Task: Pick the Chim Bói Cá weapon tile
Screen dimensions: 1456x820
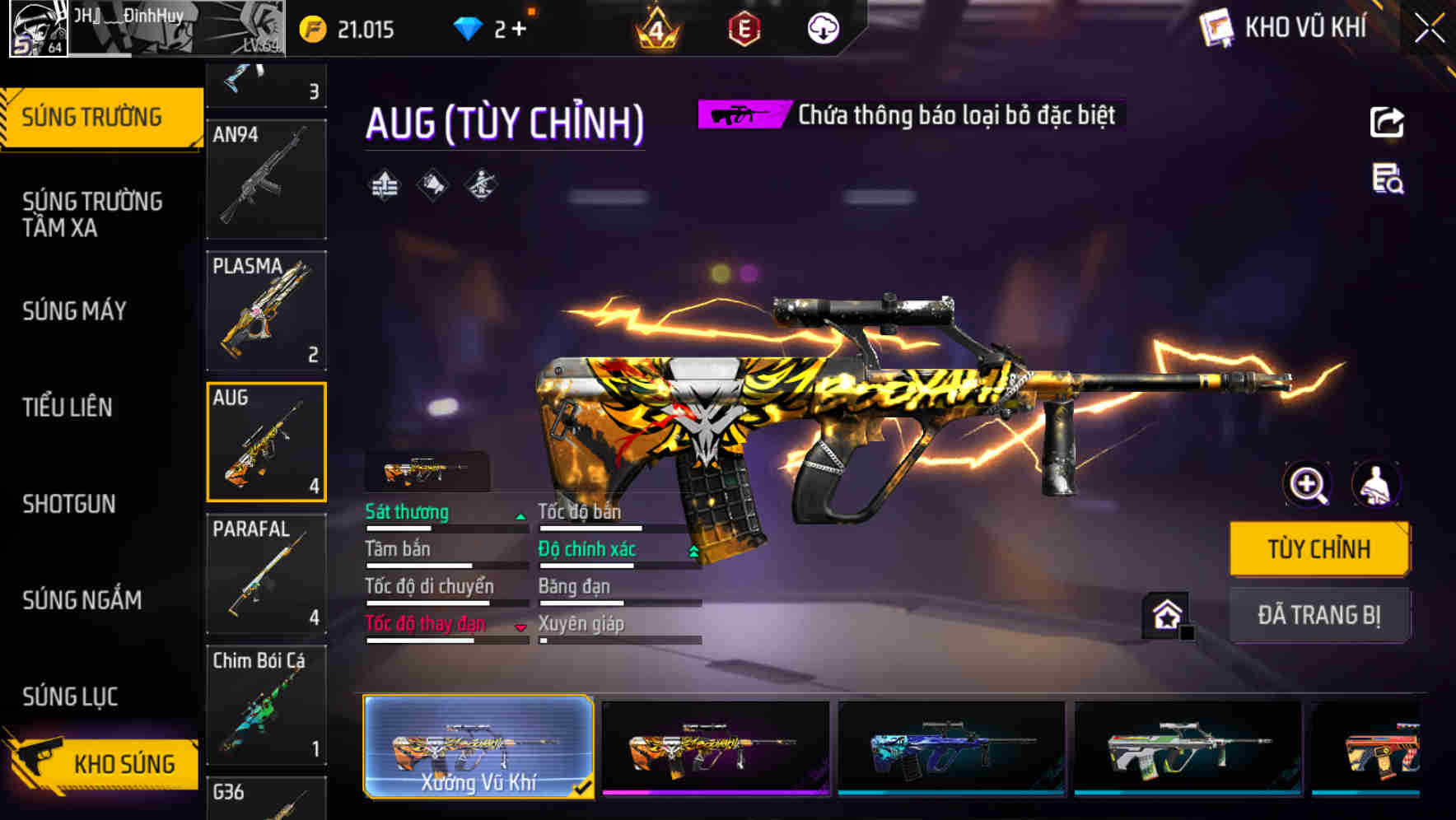Action: coord(266,706)
